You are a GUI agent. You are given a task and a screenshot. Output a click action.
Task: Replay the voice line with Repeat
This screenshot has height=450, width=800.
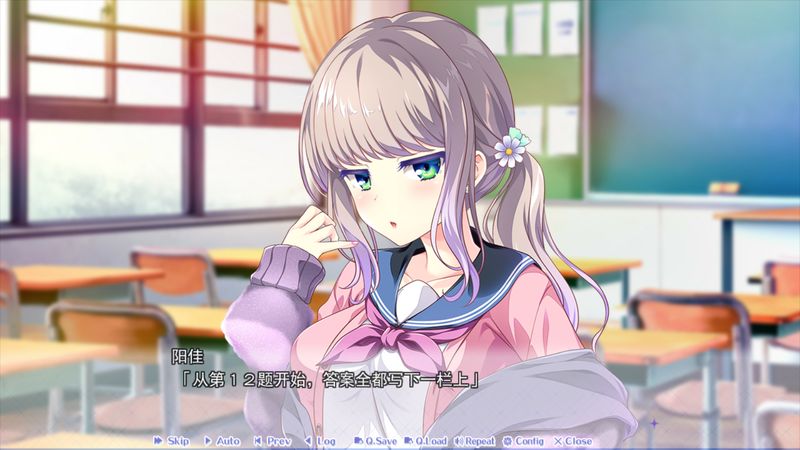click(x=474, y=441)
